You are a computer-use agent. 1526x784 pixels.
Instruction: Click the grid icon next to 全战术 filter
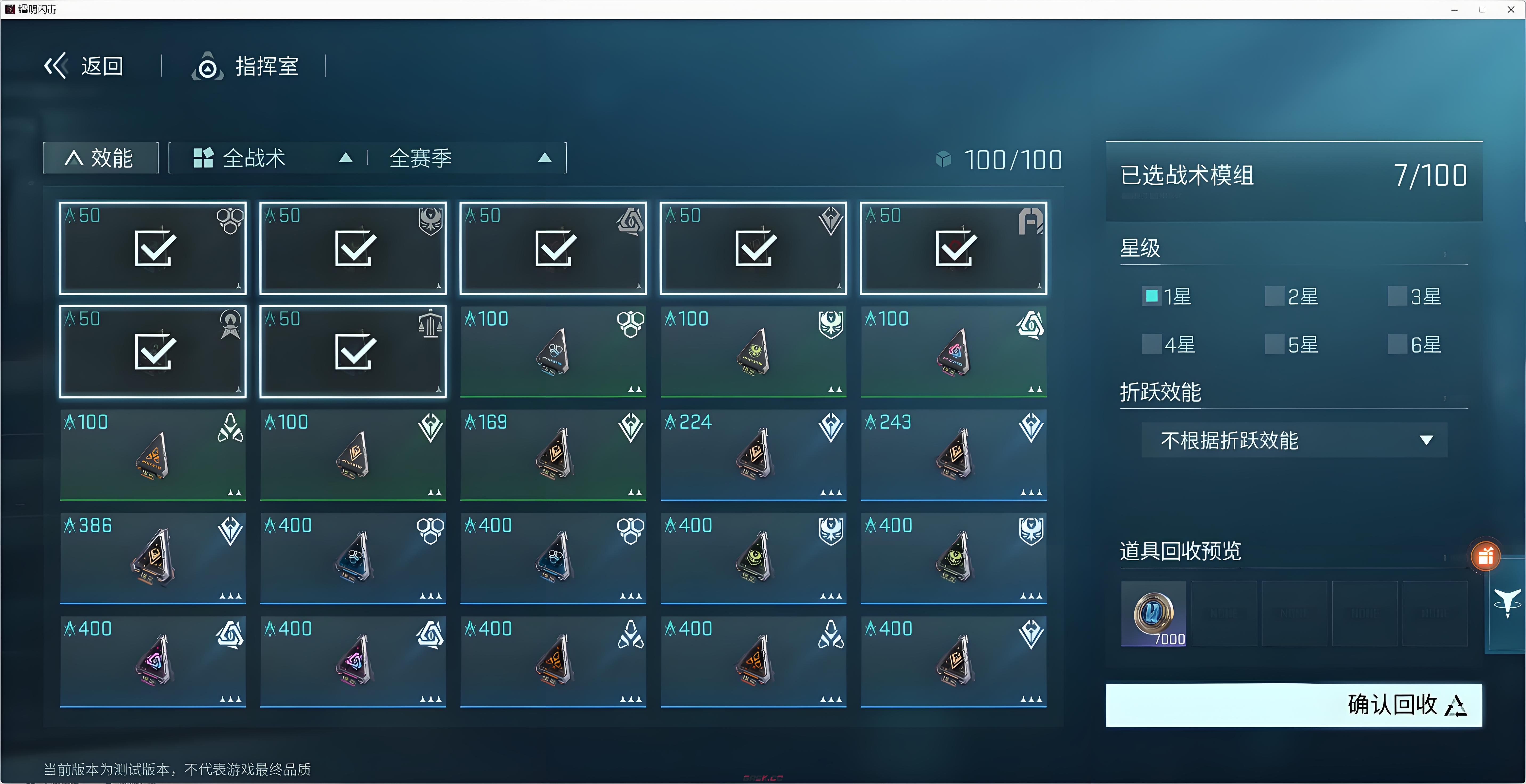204,157
